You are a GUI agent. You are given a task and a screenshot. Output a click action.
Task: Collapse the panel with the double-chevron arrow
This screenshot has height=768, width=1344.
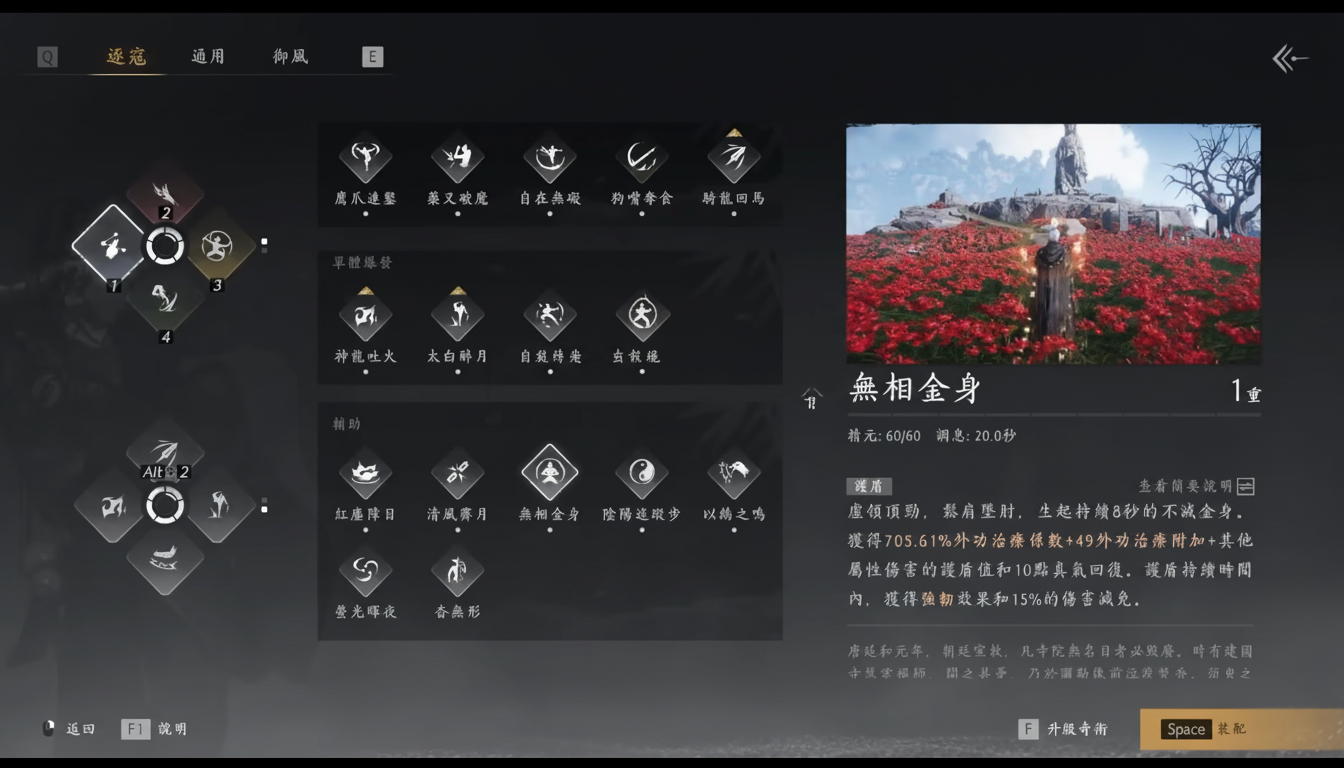(1289, 58)
